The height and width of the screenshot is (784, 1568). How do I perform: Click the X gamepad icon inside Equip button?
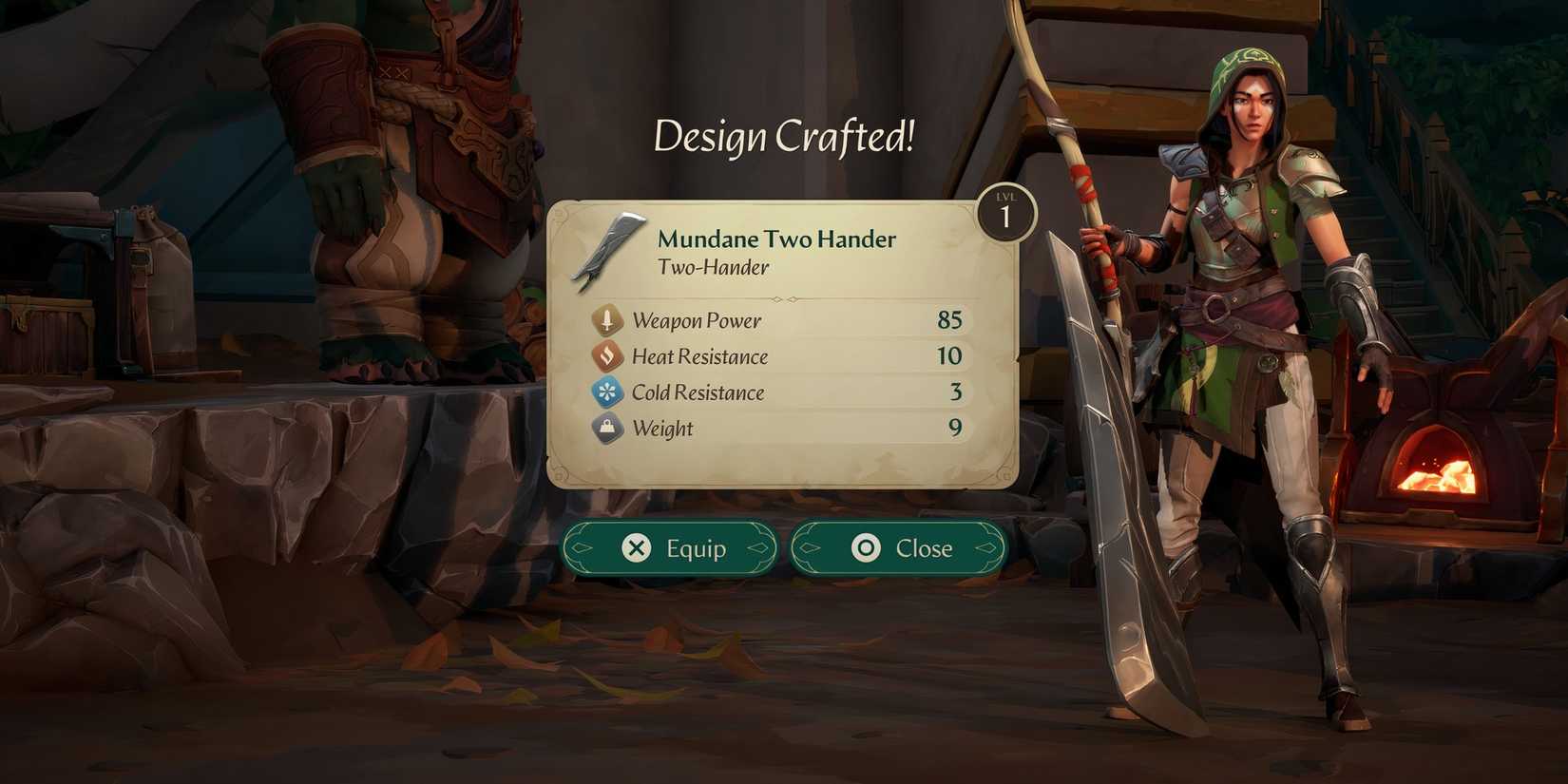click(636, 548)
